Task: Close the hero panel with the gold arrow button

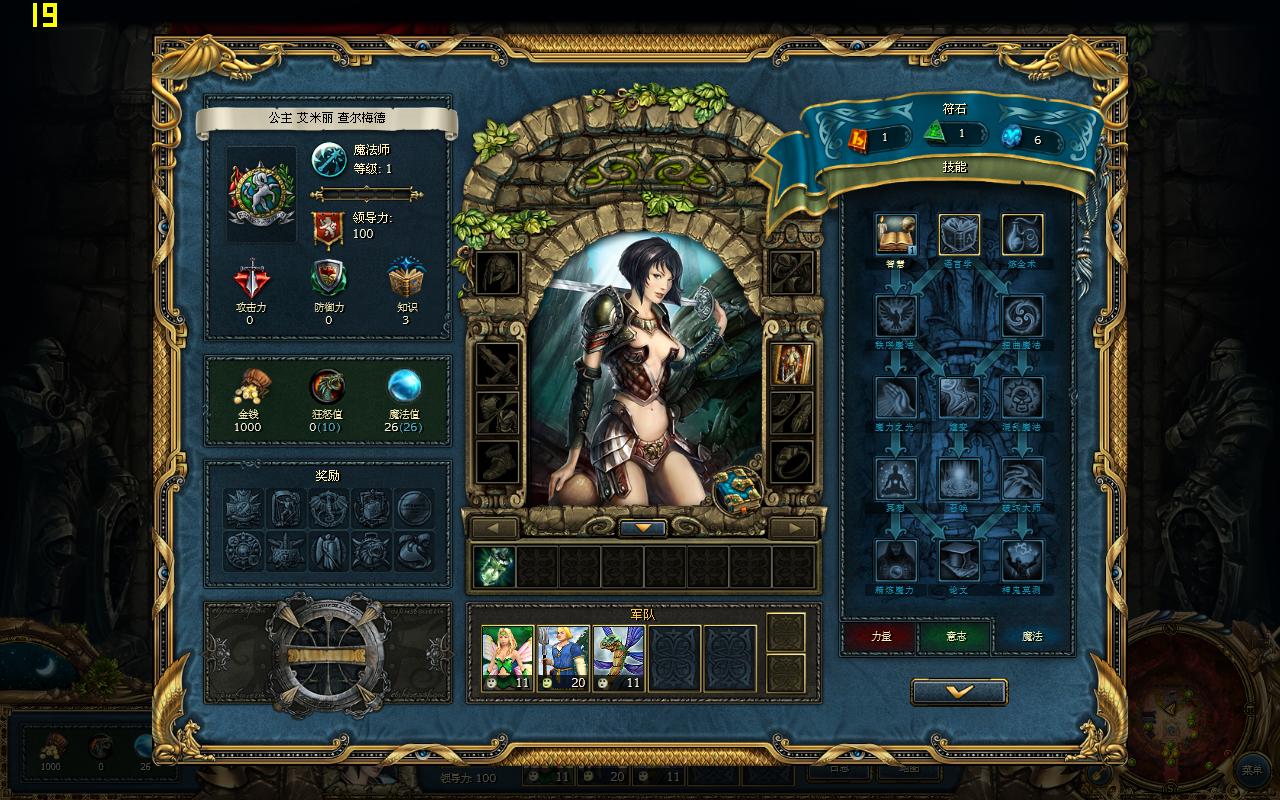Action: point(959,691)
